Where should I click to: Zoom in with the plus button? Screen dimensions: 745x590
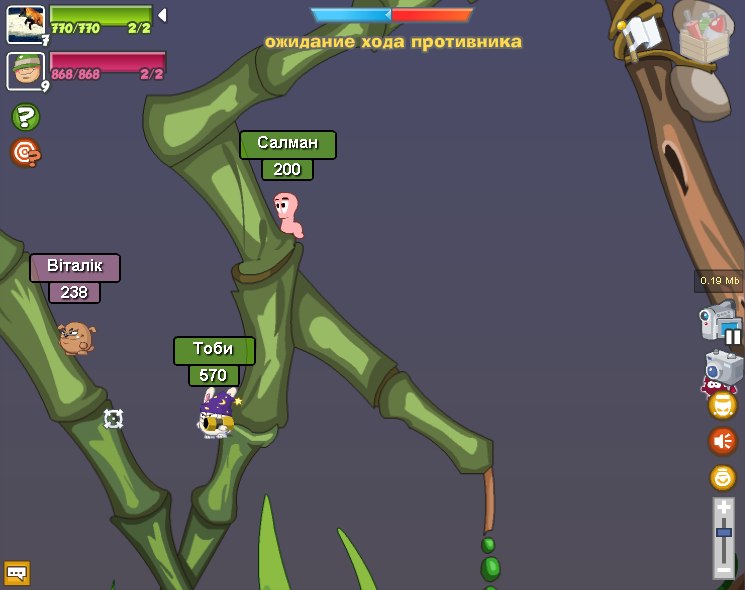pos(723,508)
